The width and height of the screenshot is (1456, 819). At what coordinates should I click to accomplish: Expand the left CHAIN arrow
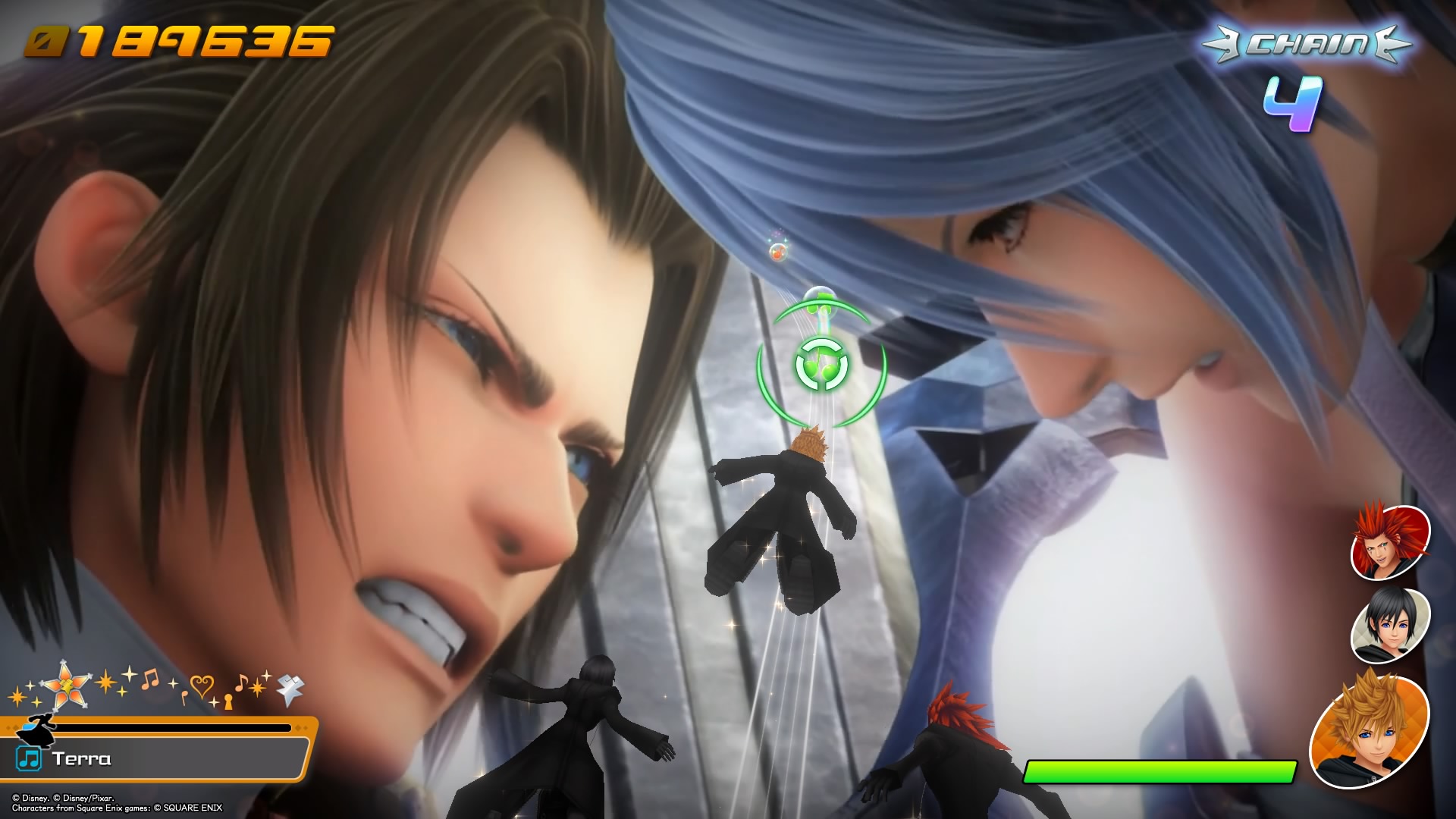click(1226, 43)
